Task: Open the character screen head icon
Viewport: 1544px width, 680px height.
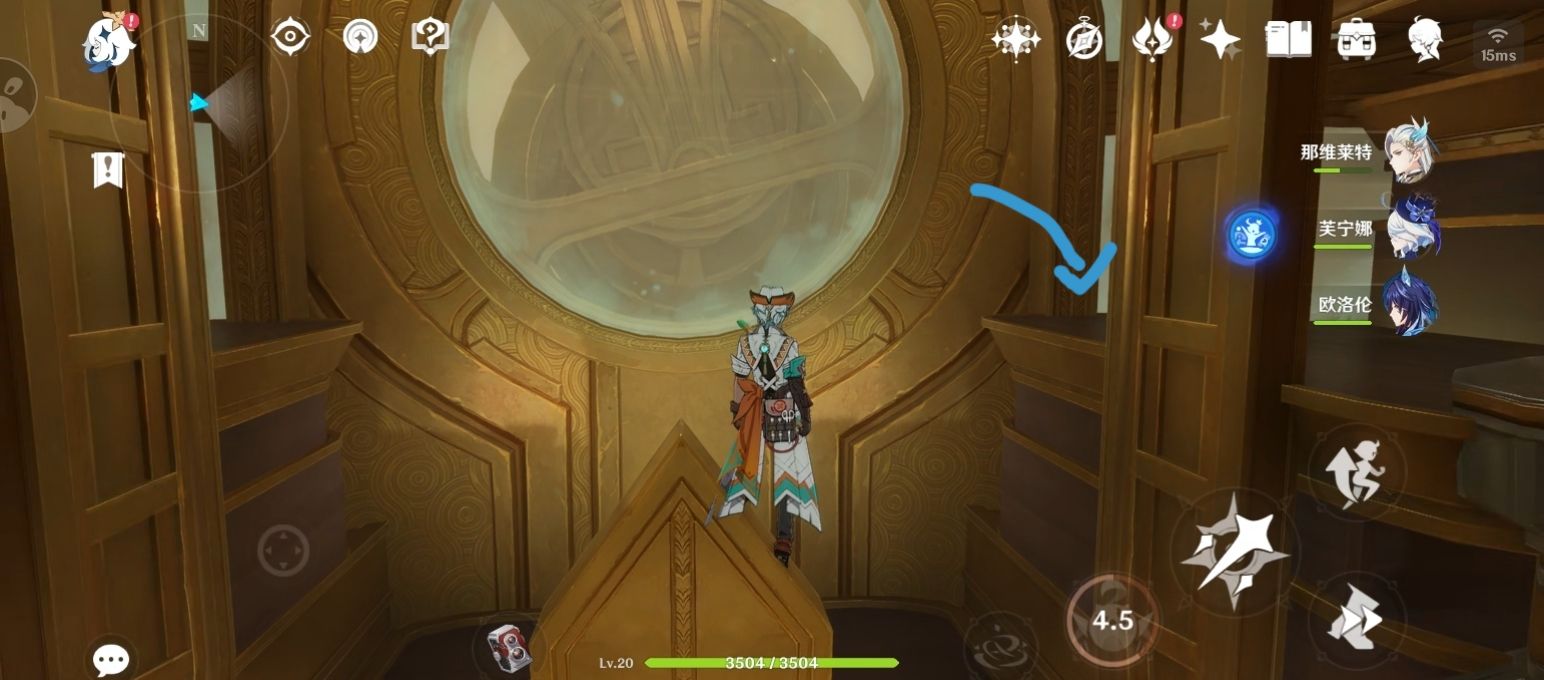Action: [x=1424, y=40]
